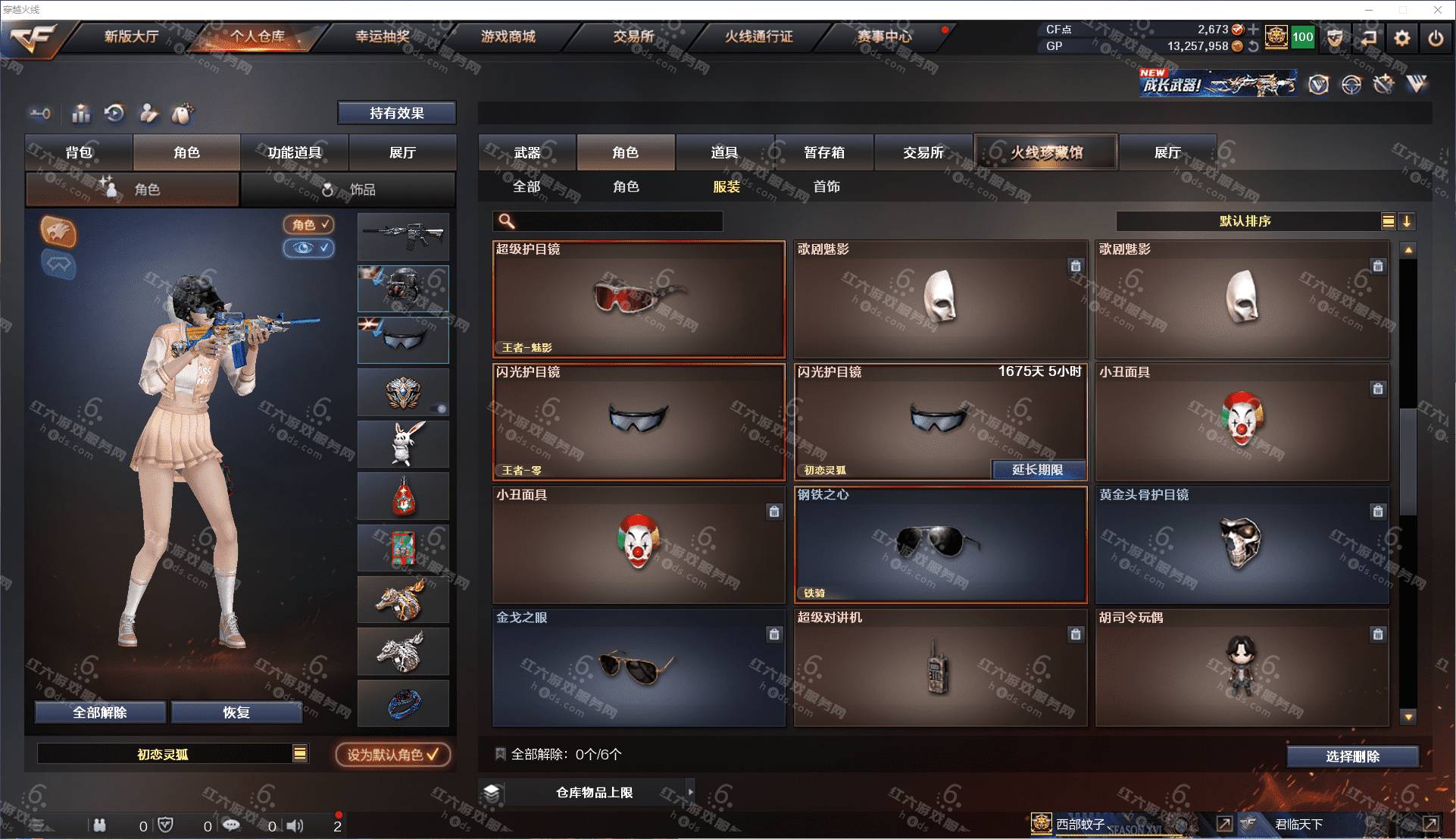Open the 游戏商城 game shop menu
The image size is (1456, 839).
[x=508, y=36]
